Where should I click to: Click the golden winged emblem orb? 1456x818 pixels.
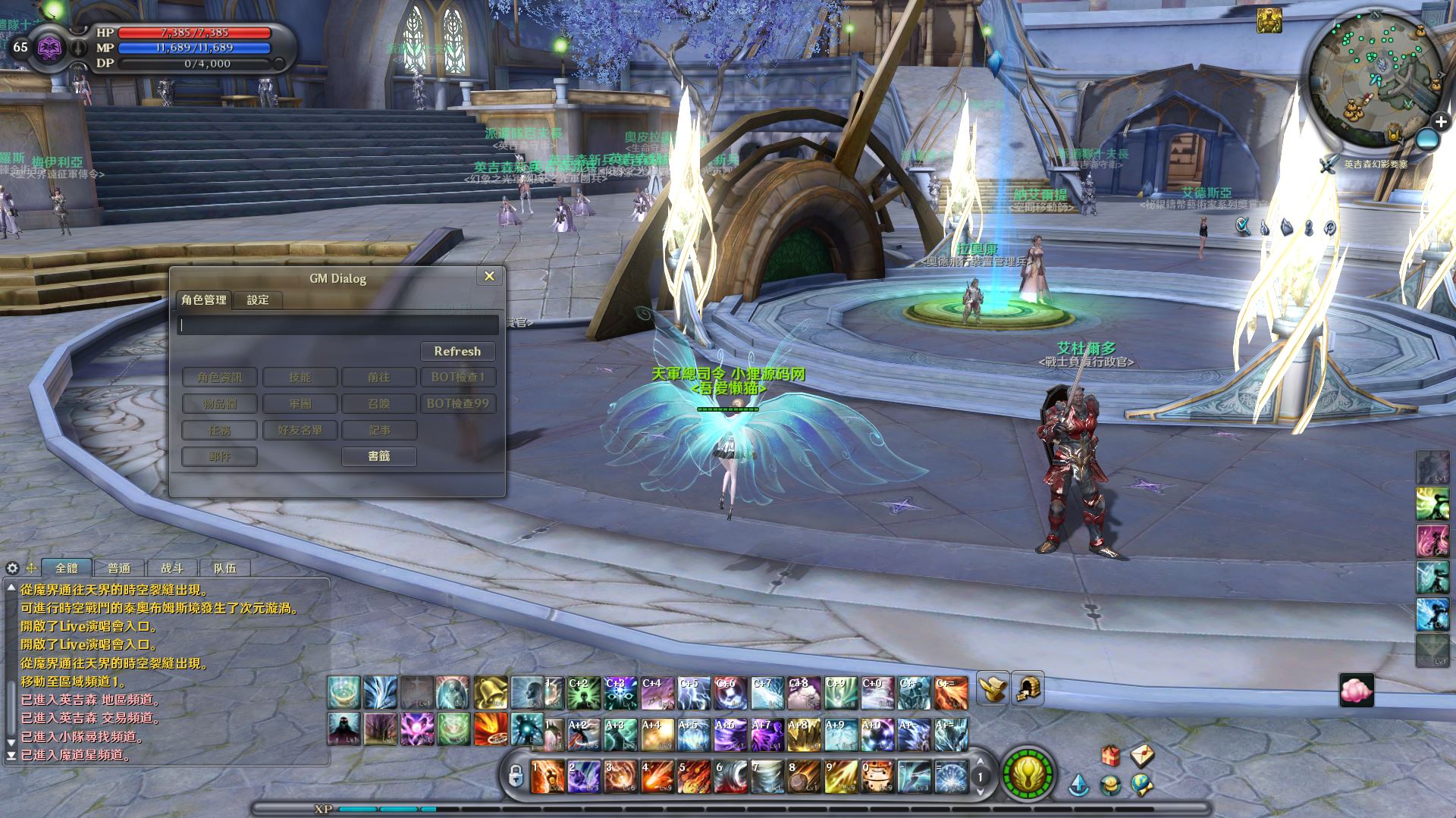tap(1028, 775)
